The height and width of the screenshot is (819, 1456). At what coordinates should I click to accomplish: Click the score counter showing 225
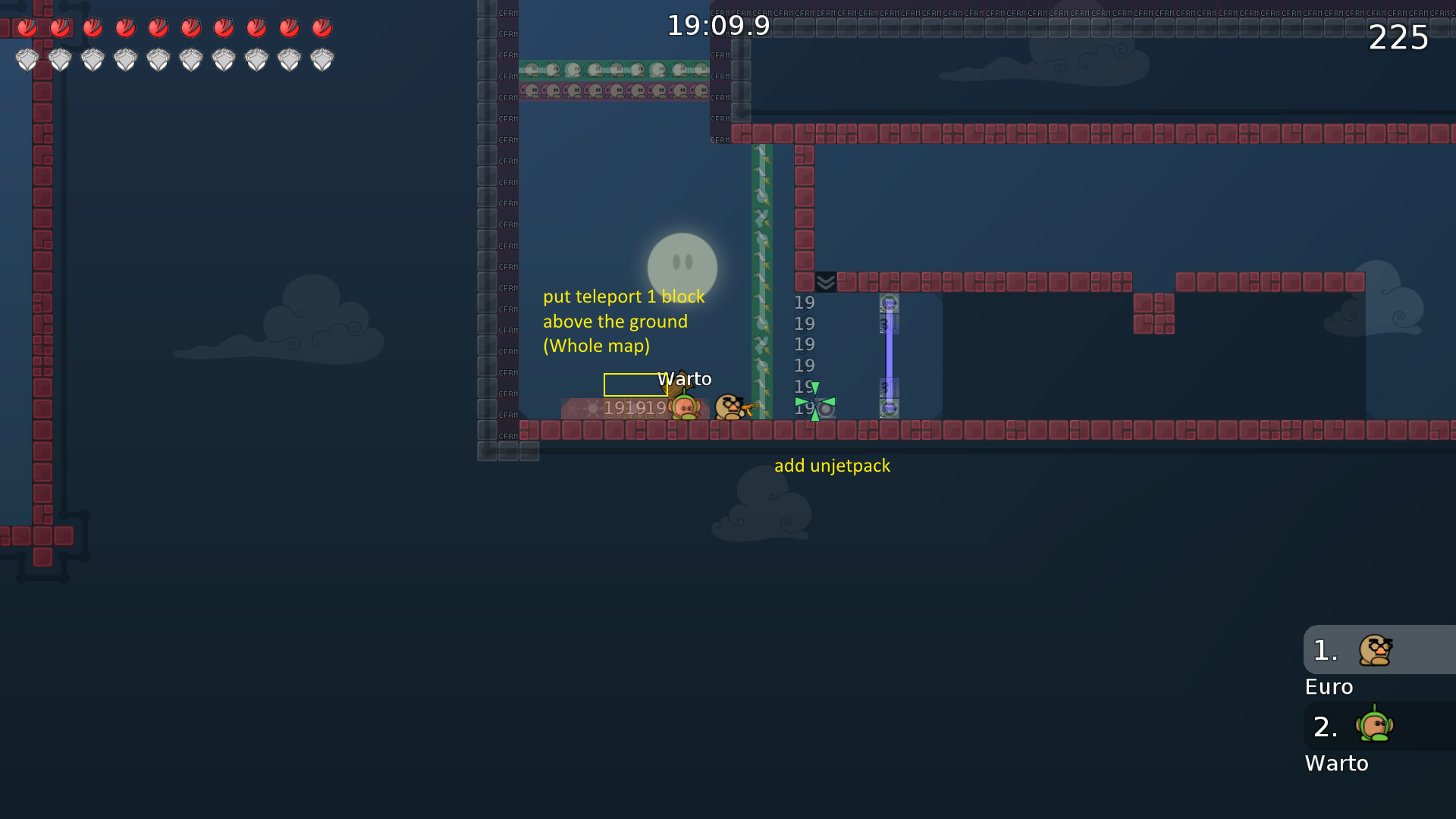1398,38
